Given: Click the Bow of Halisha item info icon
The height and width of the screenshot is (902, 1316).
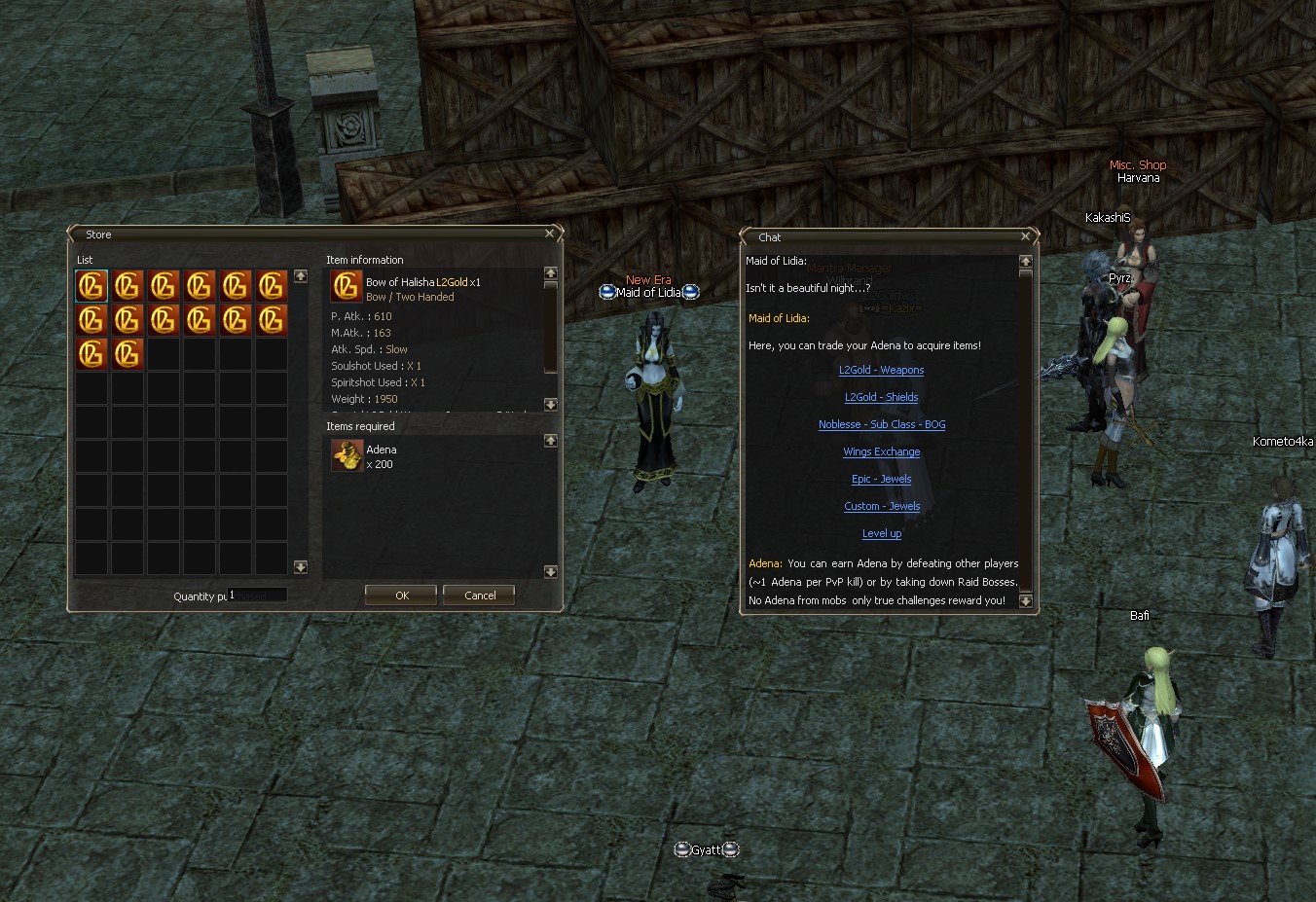Looking at the screenshot, I should [x=347, y=286].
